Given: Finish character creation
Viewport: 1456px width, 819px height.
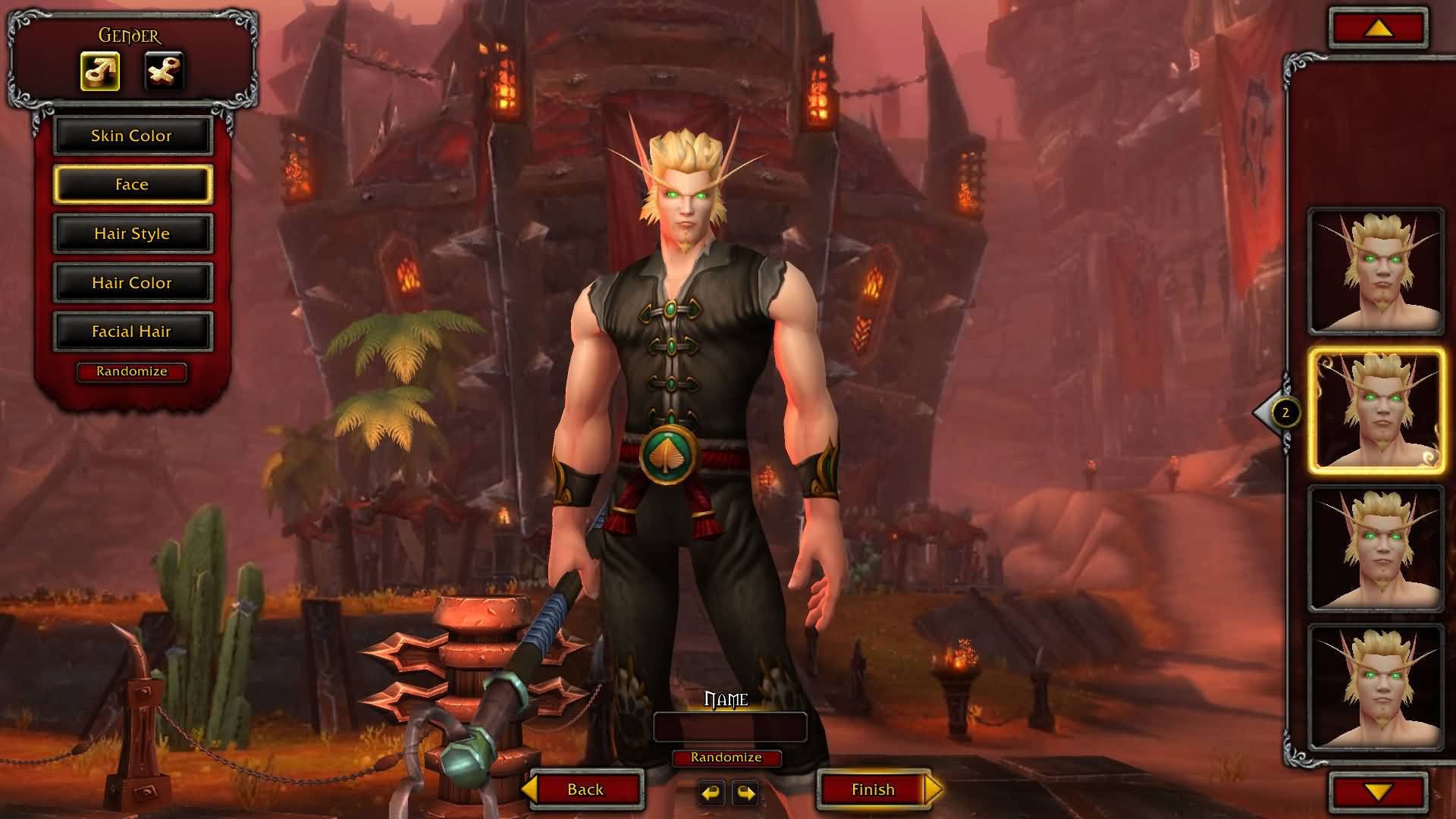Looking at the screenshot, I should click(874, 789).
